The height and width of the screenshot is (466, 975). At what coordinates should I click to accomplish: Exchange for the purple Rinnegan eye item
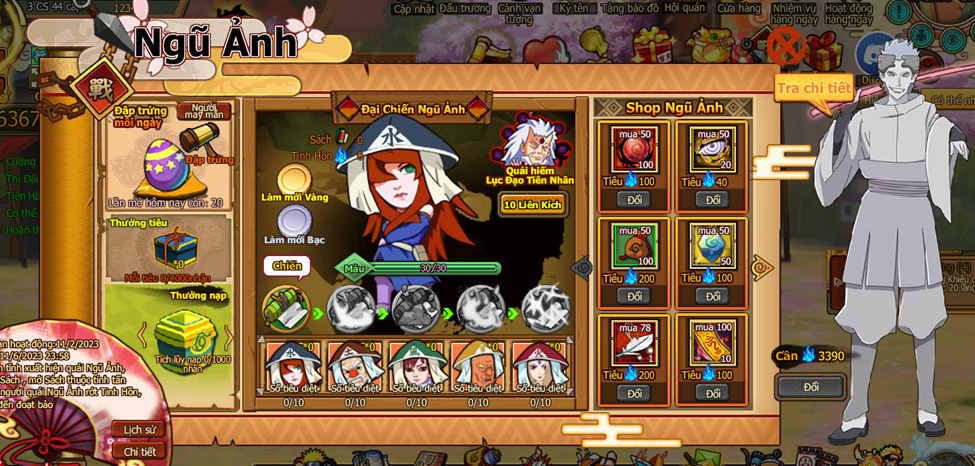712,199
